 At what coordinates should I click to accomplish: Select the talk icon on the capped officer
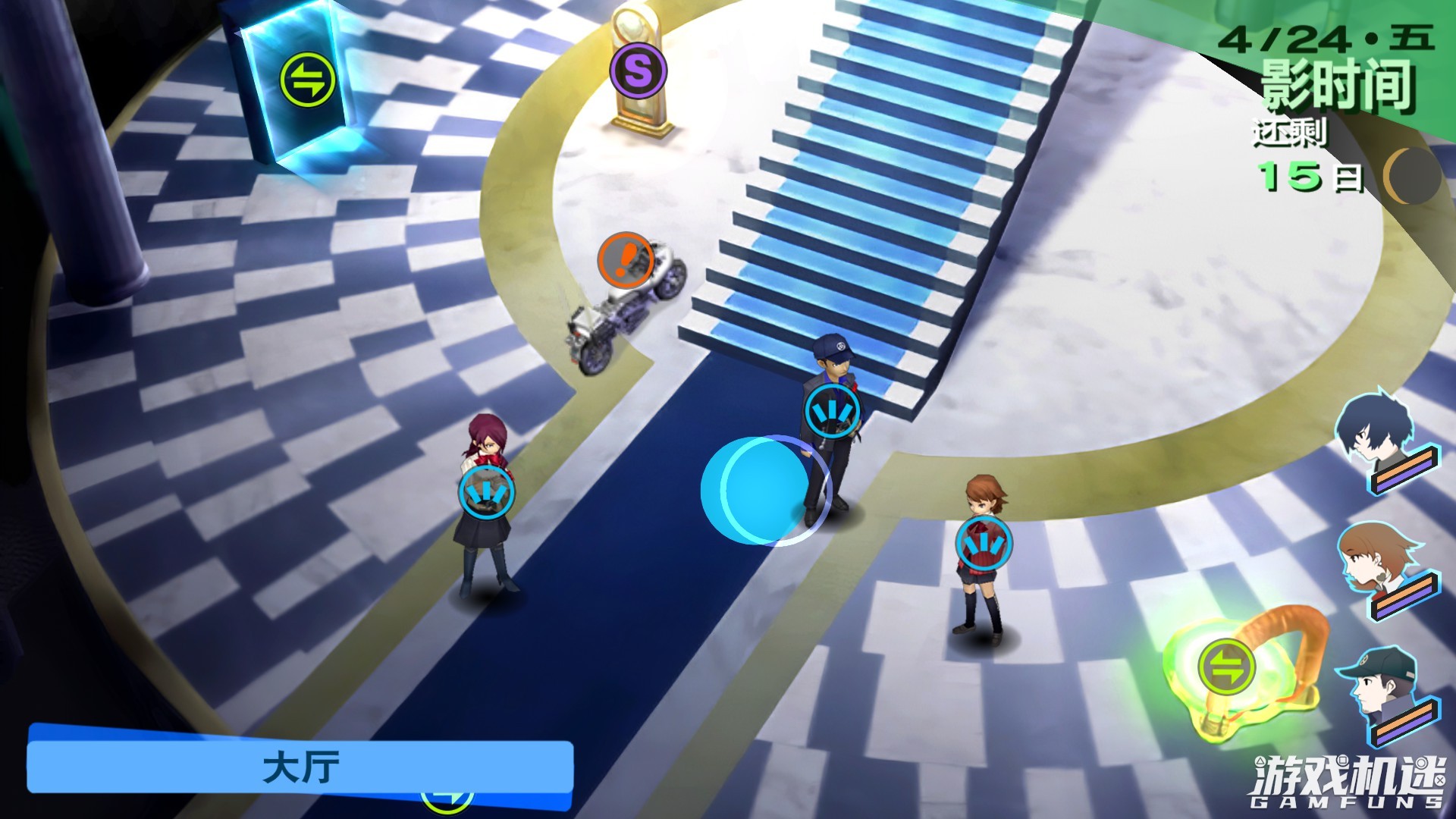pyautogui.click(x=833, y=412)
